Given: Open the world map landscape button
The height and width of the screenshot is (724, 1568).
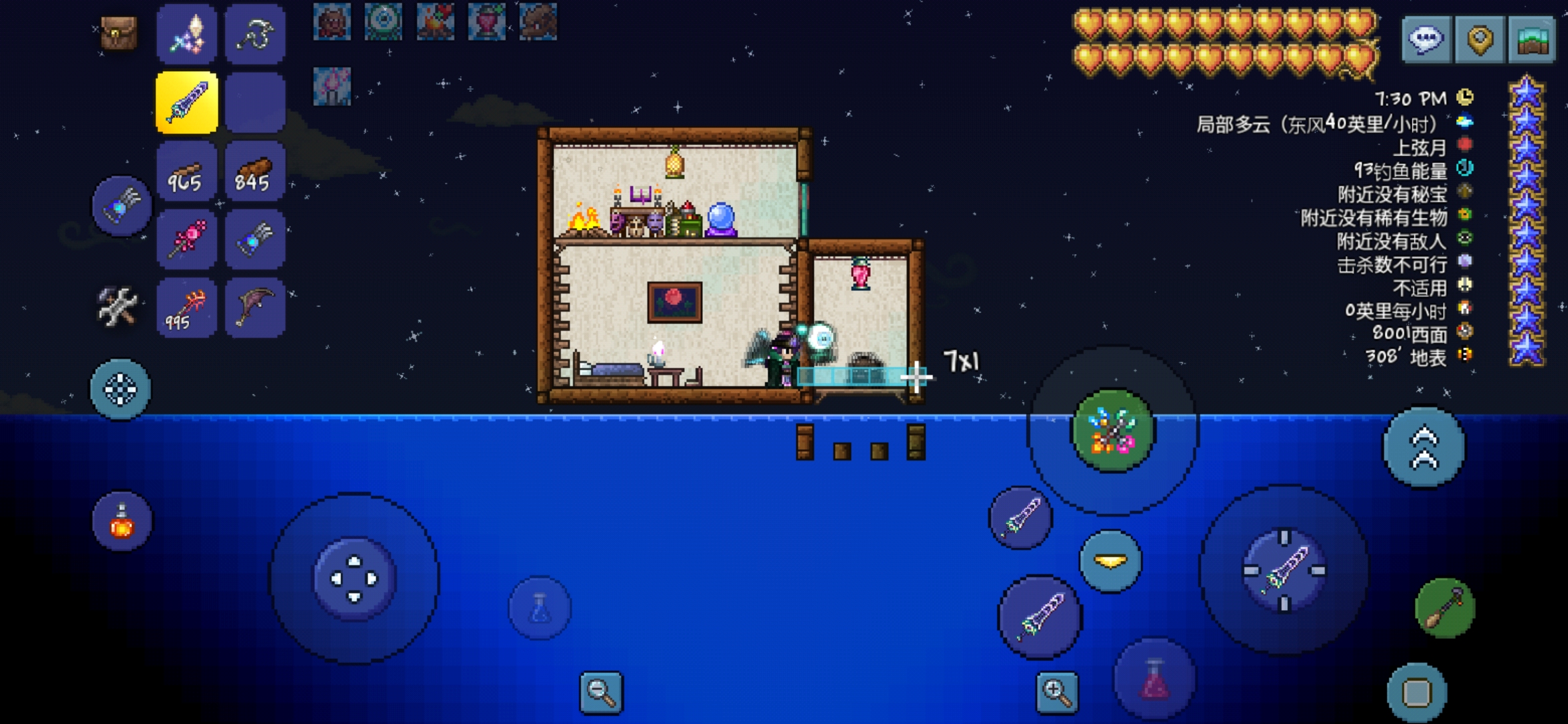Looking at the screenshot, I should pyautogui.click(x=1532, y=40).
